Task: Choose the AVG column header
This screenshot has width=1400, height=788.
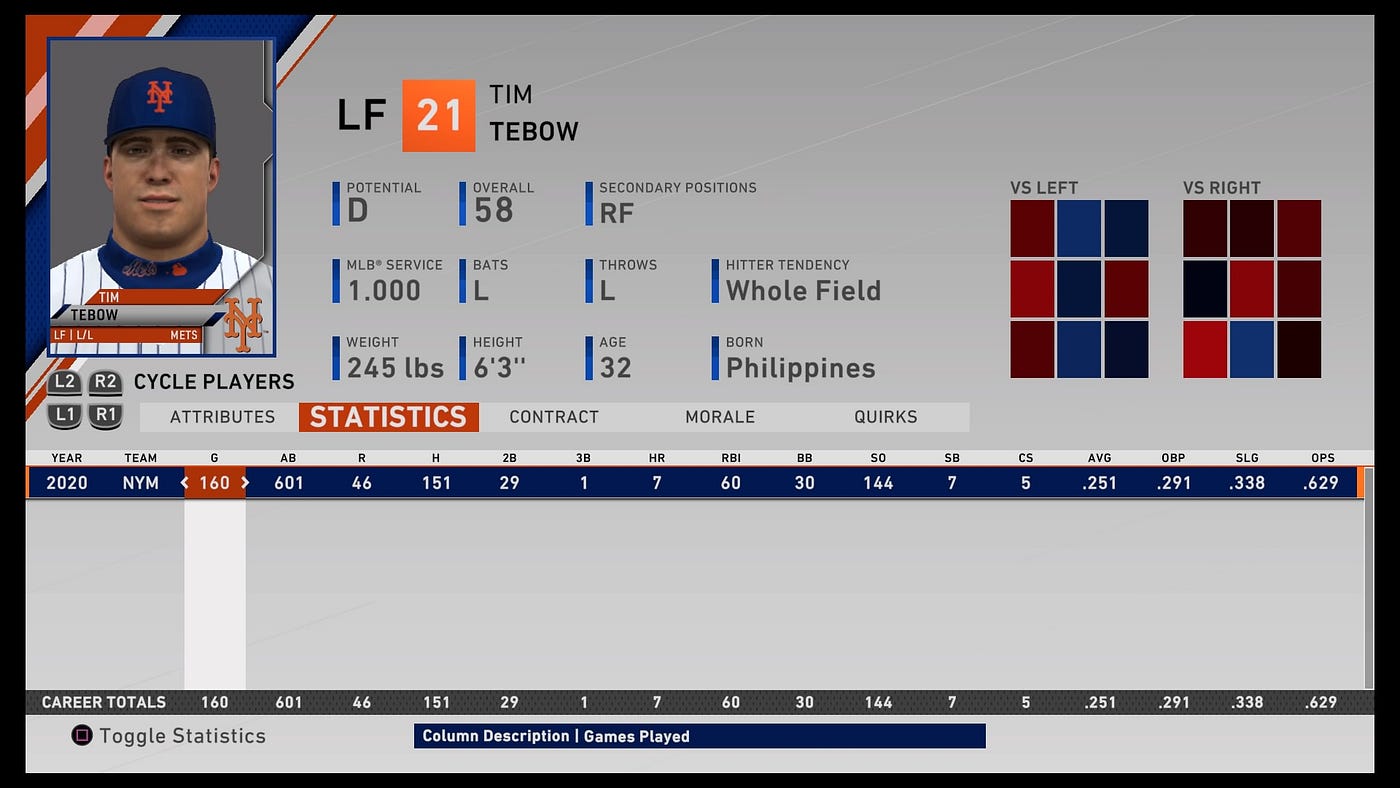Action: coord(1099,458)
